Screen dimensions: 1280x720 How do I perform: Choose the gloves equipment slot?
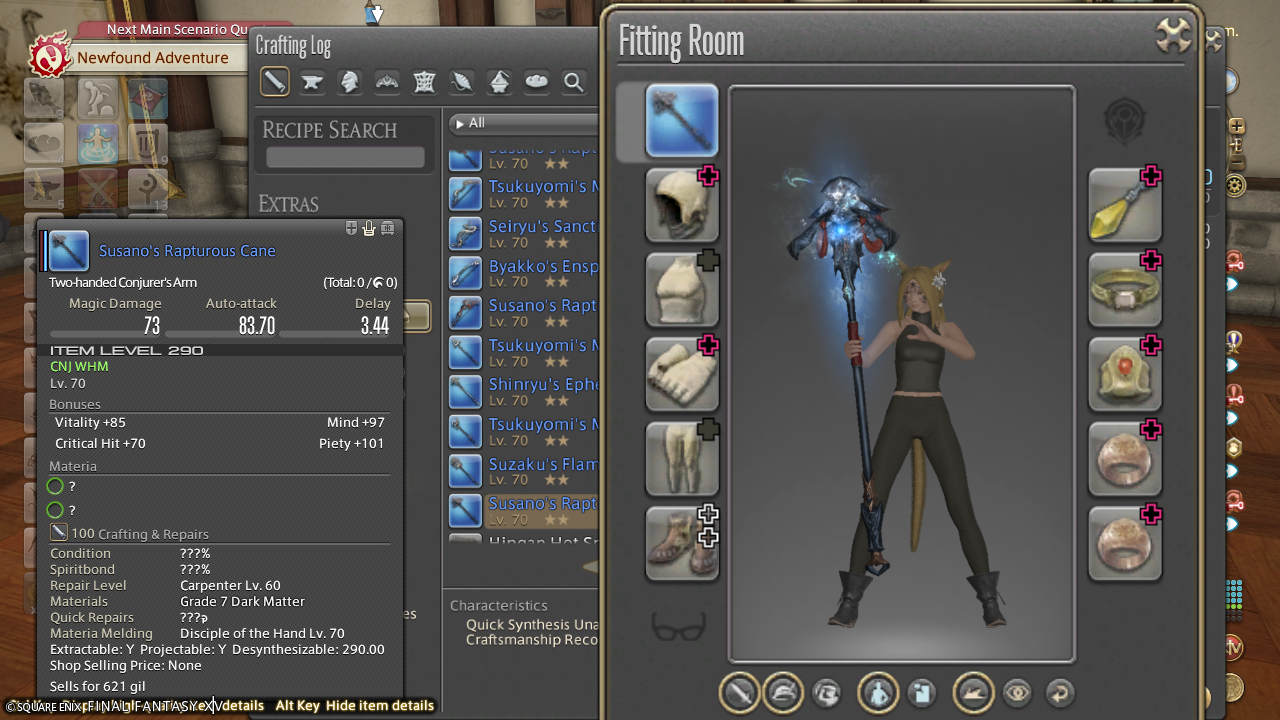pos(681,374)
